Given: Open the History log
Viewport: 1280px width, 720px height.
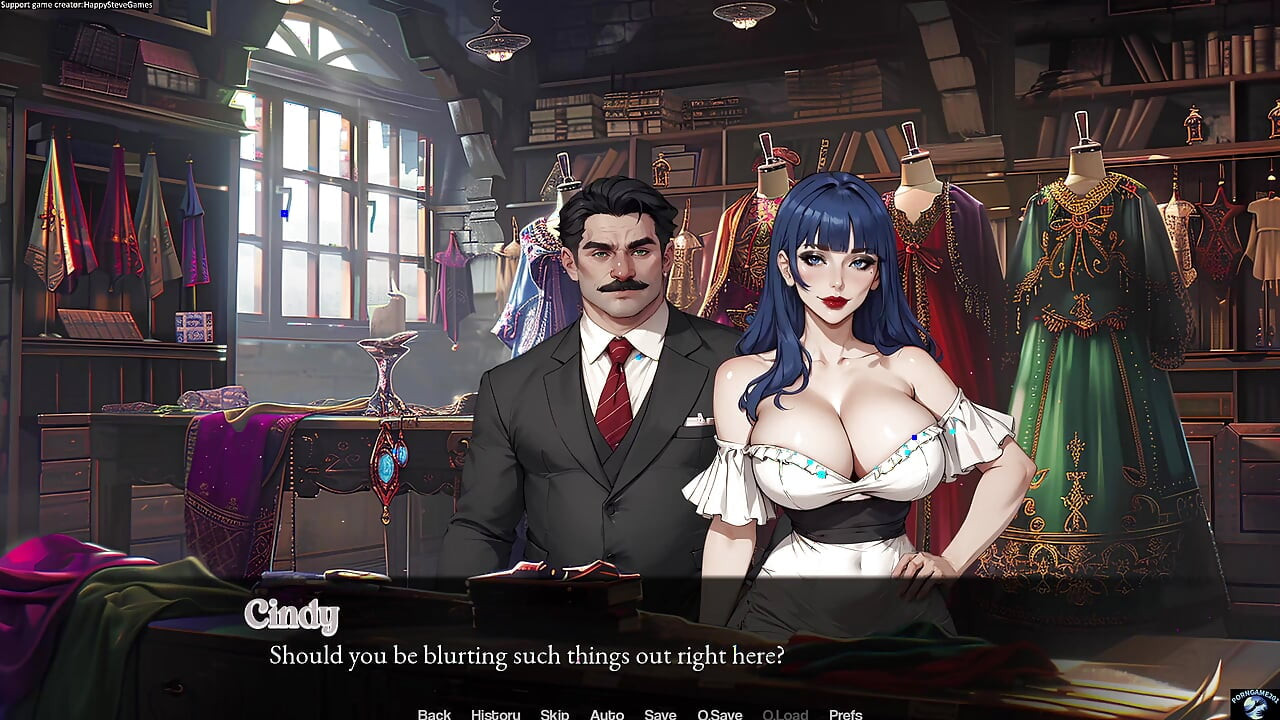Looking at the screenshot, I should coord(495,714).
